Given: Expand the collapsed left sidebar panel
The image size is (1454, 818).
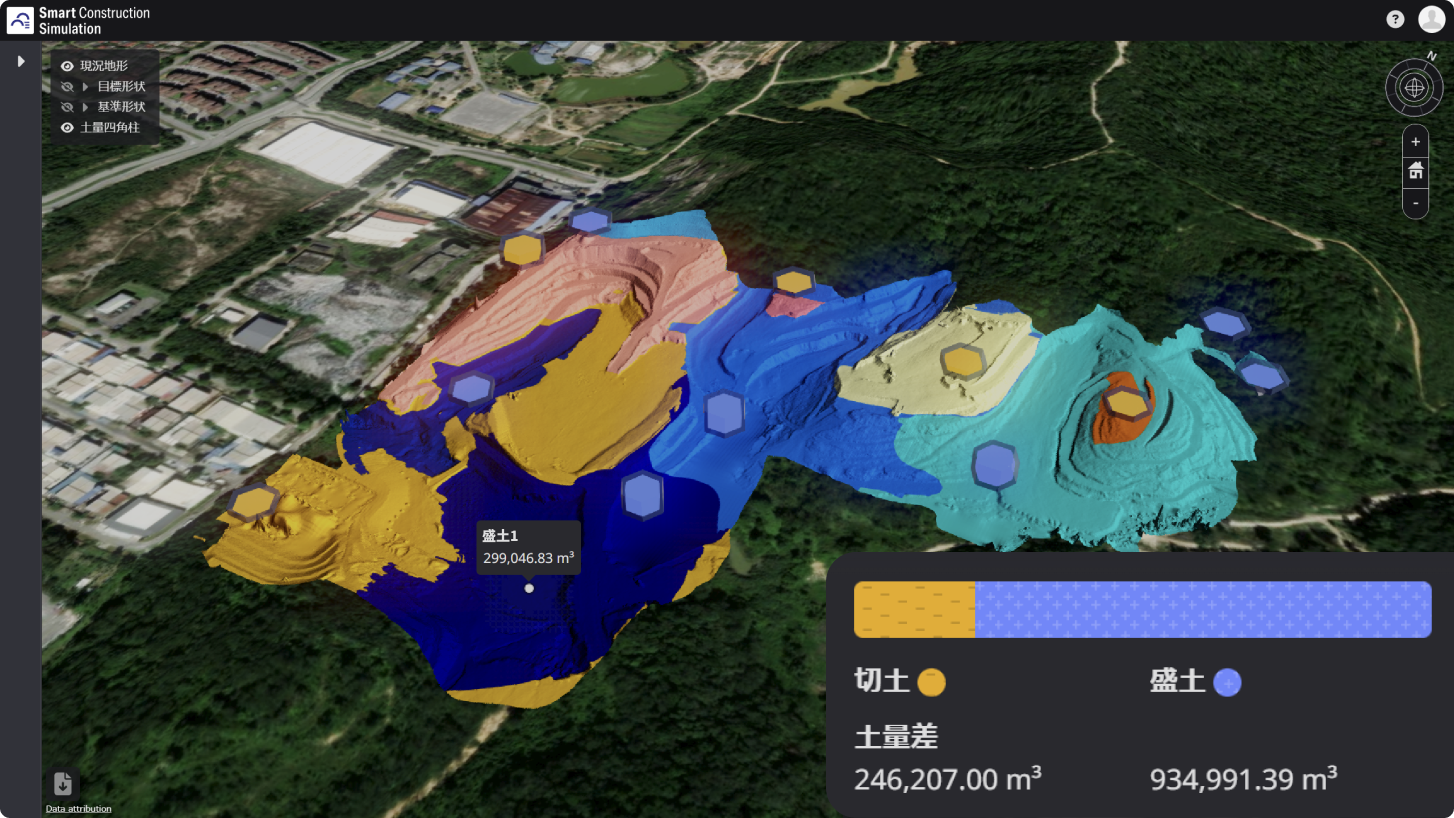Looking at the screenshot, I should [x=20, y=60].
